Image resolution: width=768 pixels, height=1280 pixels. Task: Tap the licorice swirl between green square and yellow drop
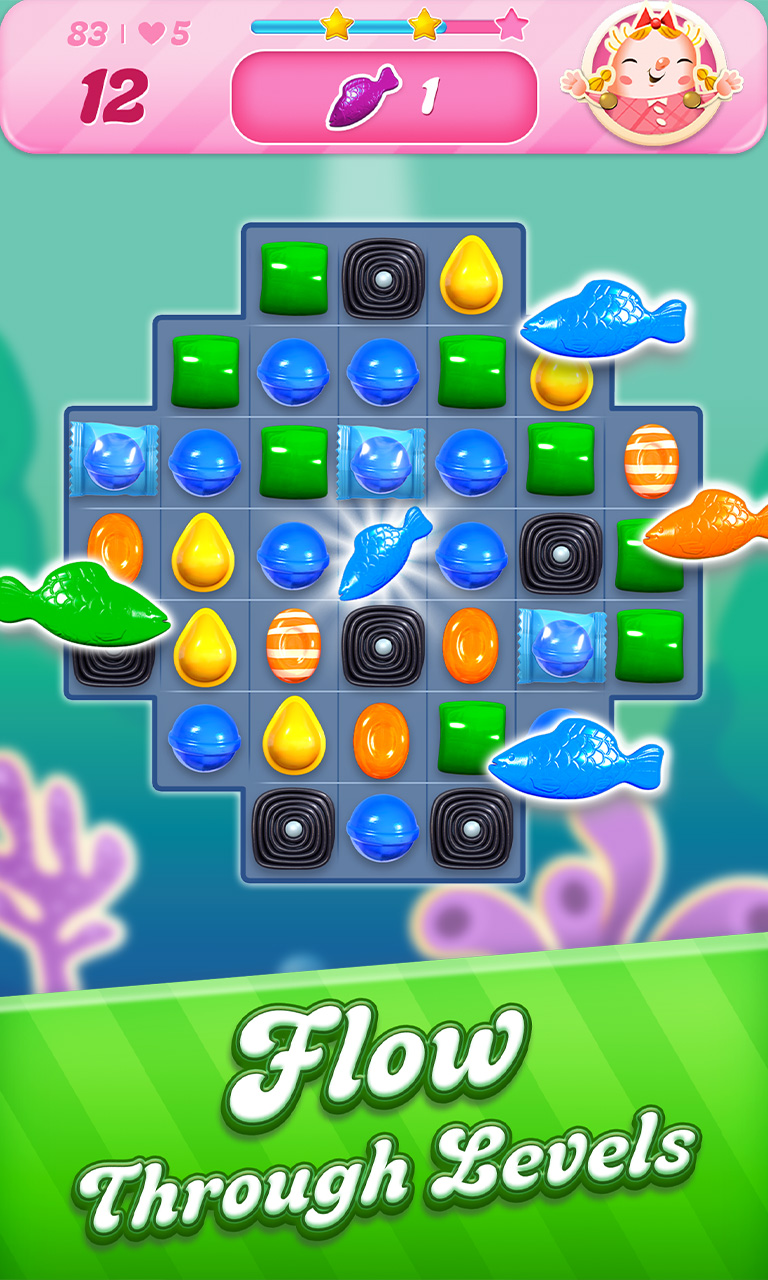tap(383, 279)
